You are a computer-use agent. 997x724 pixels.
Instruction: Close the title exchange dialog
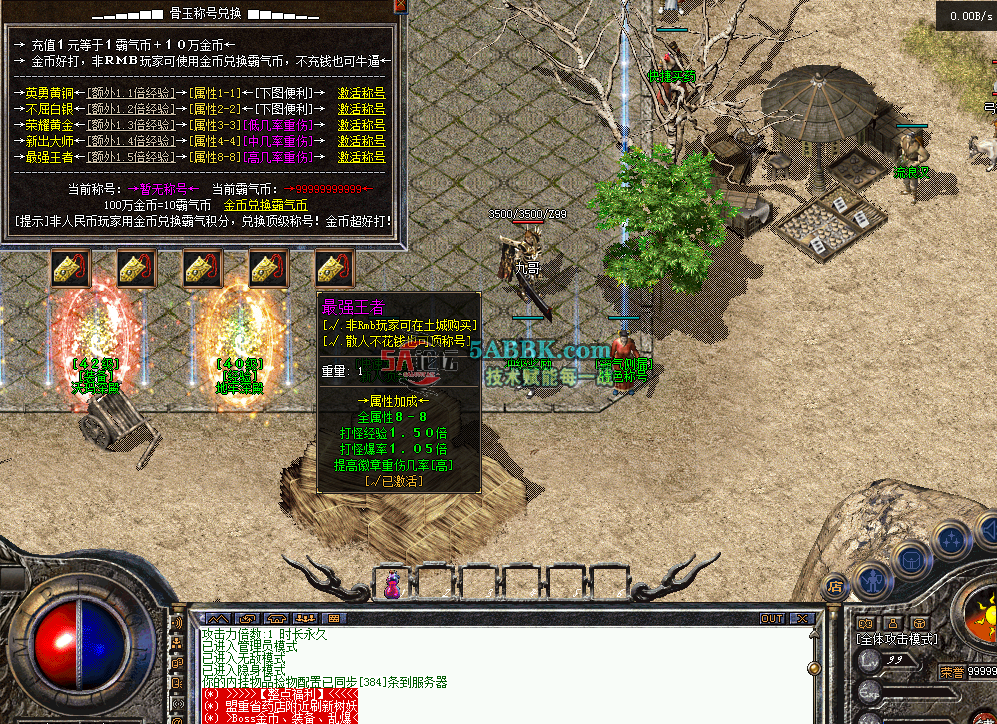[x=401, y=5]
